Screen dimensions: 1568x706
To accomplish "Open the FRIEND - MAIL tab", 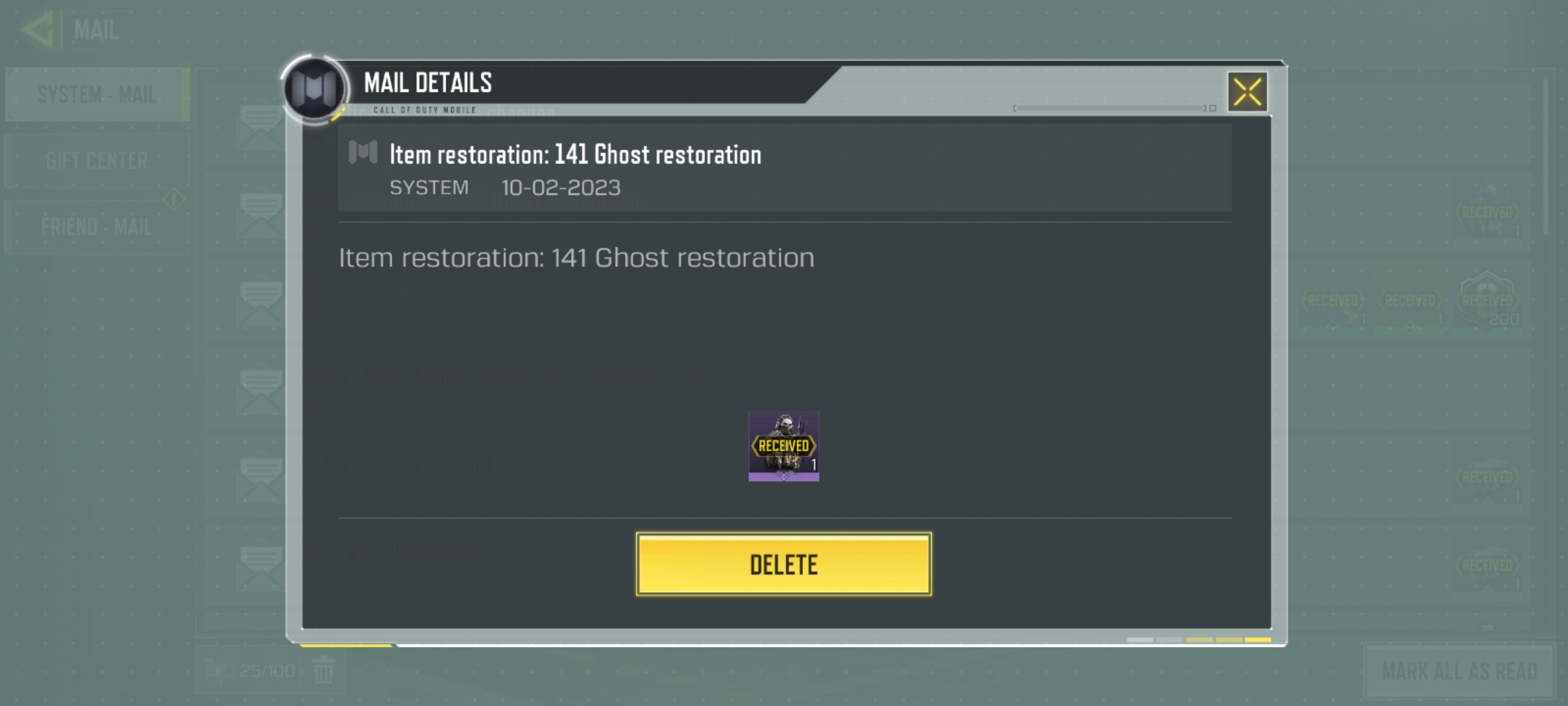I will 97,227.
